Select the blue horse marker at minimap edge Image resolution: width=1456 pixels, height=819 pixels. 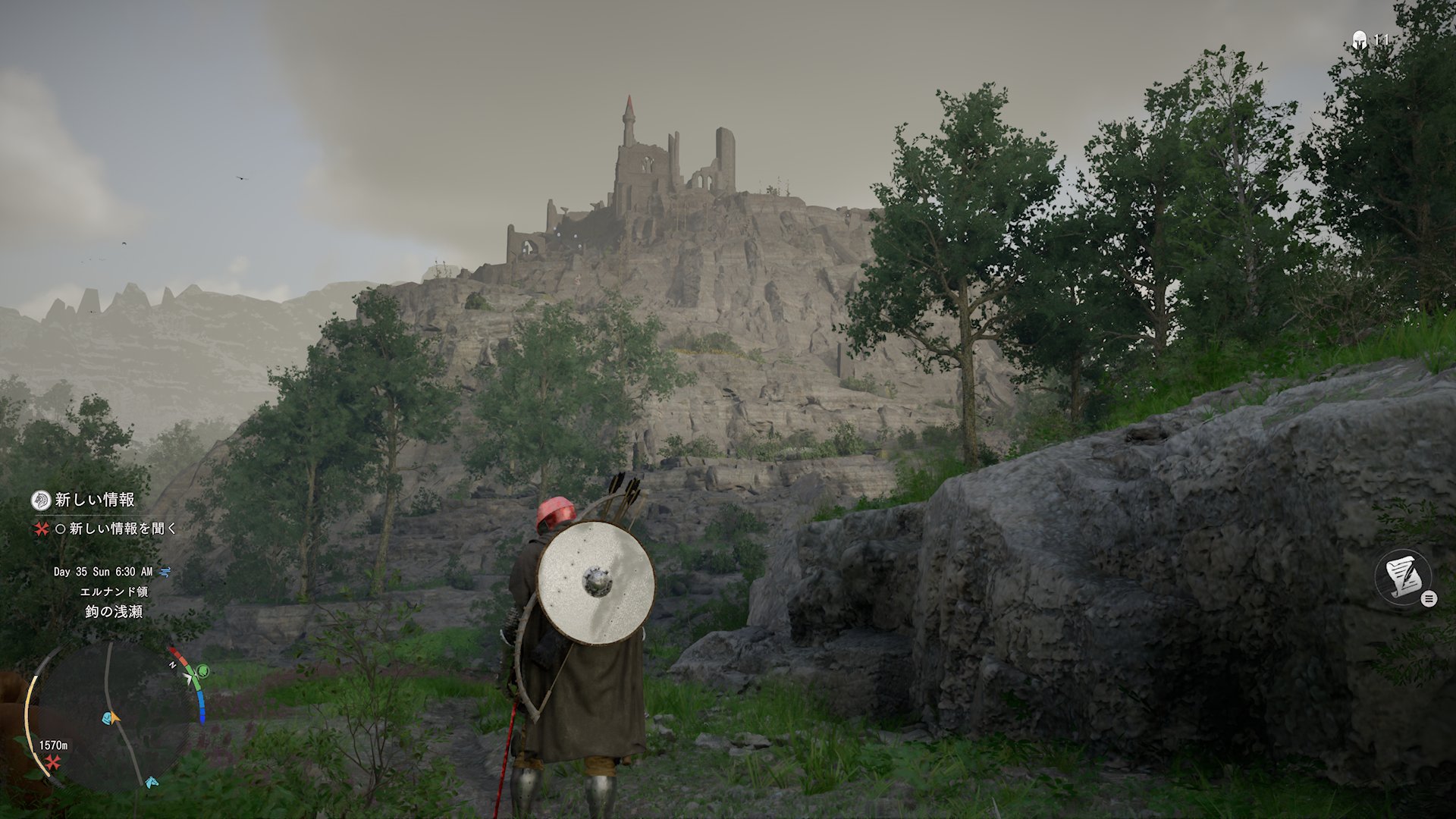tap(152, 782)
